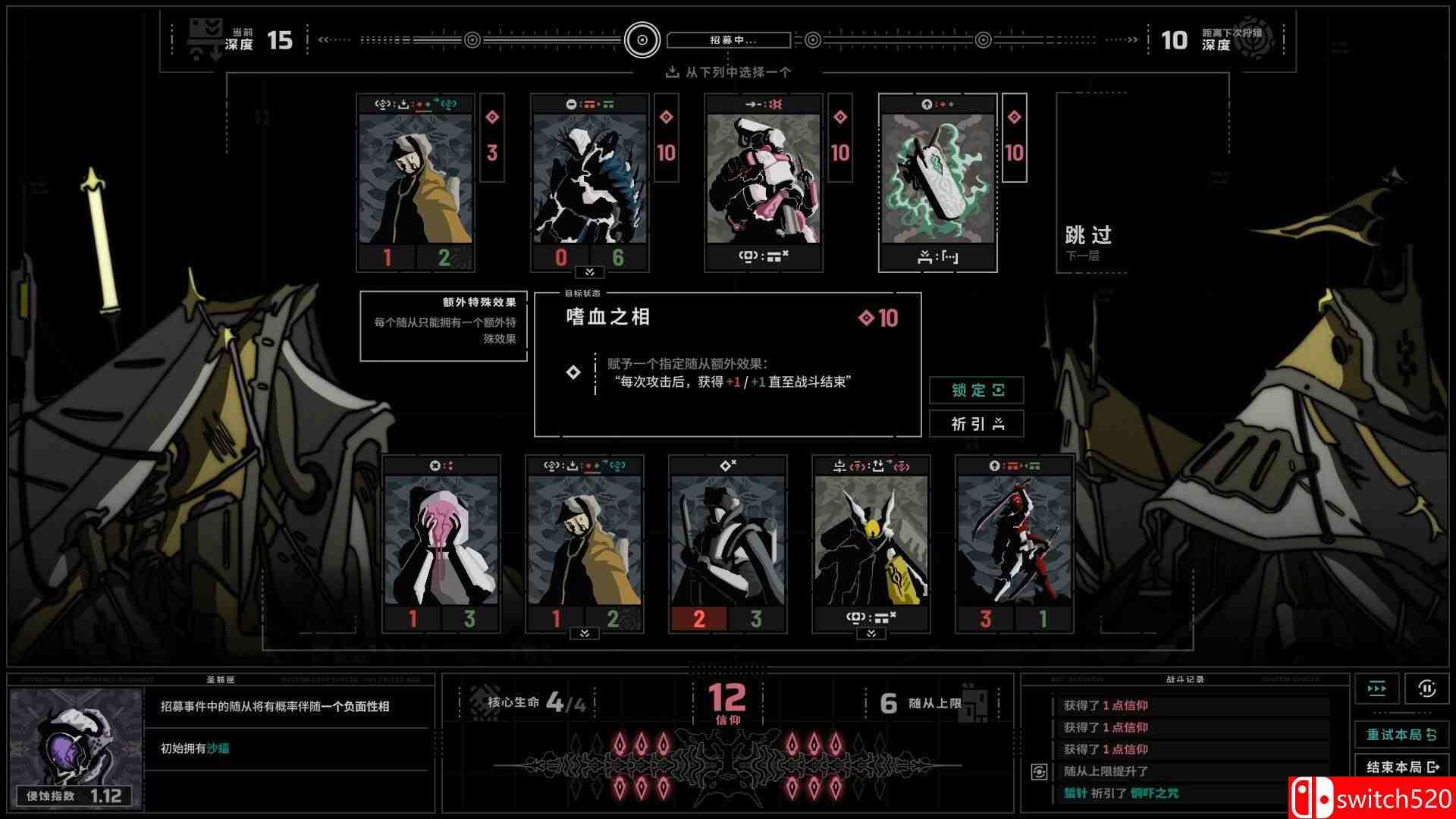Click the download icon above 从下列中选择一个 text
The width and height of the screenshot is (1456, 819).
coord(671,73)
